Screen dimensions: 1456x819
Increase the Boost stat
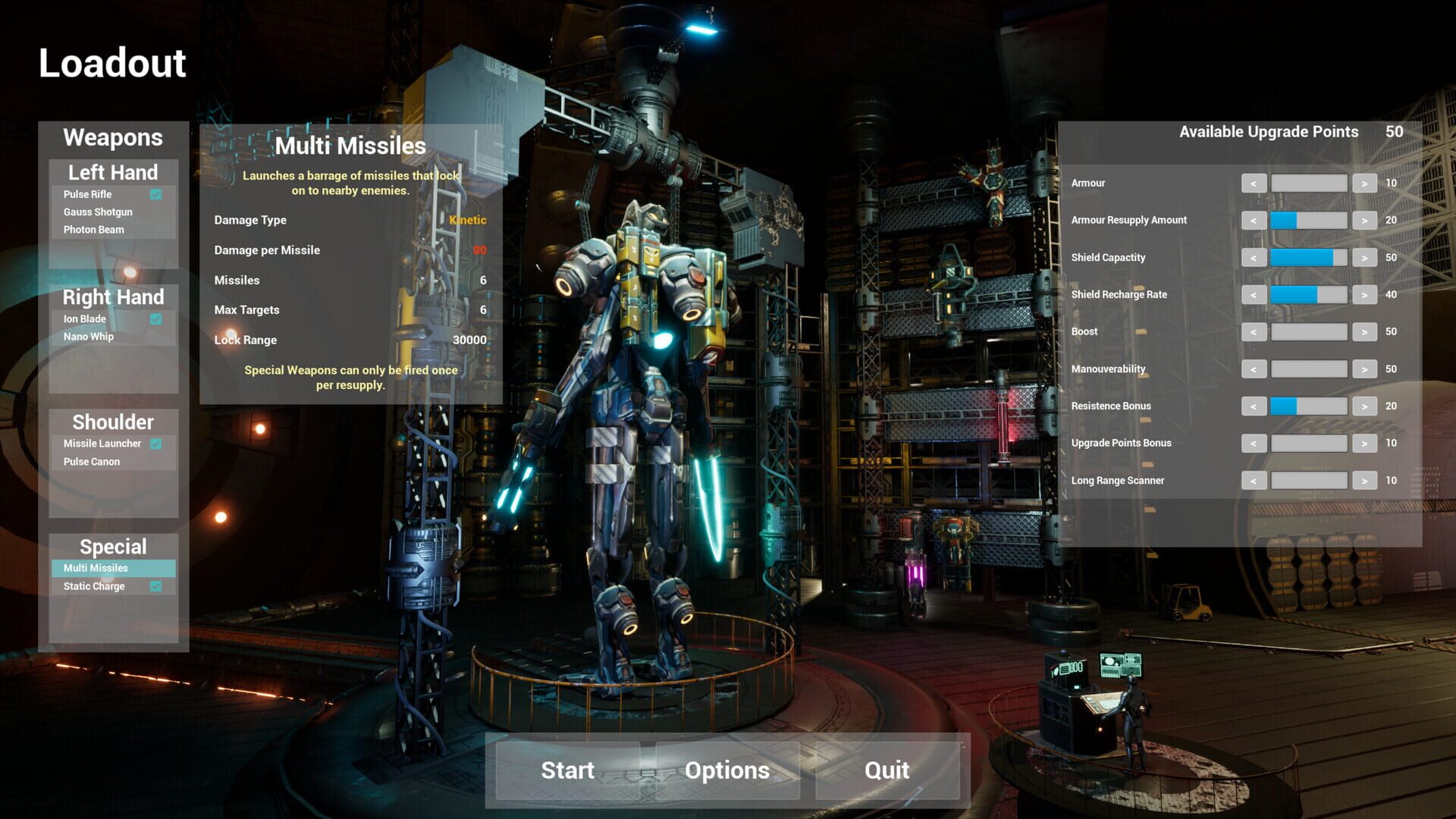1364,331
